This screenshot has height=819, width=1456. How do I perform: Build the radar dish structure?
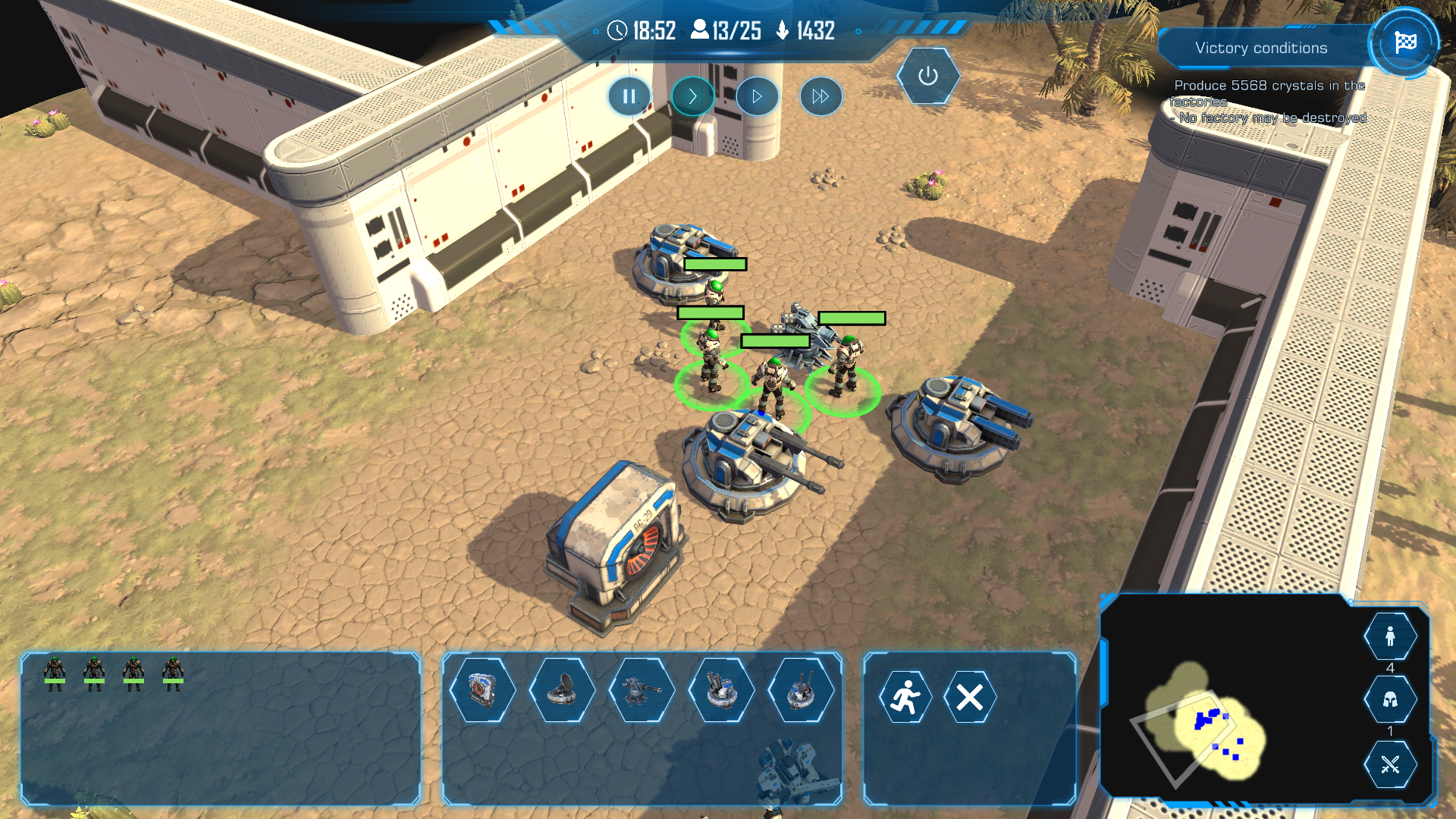[x=562, y=690]
